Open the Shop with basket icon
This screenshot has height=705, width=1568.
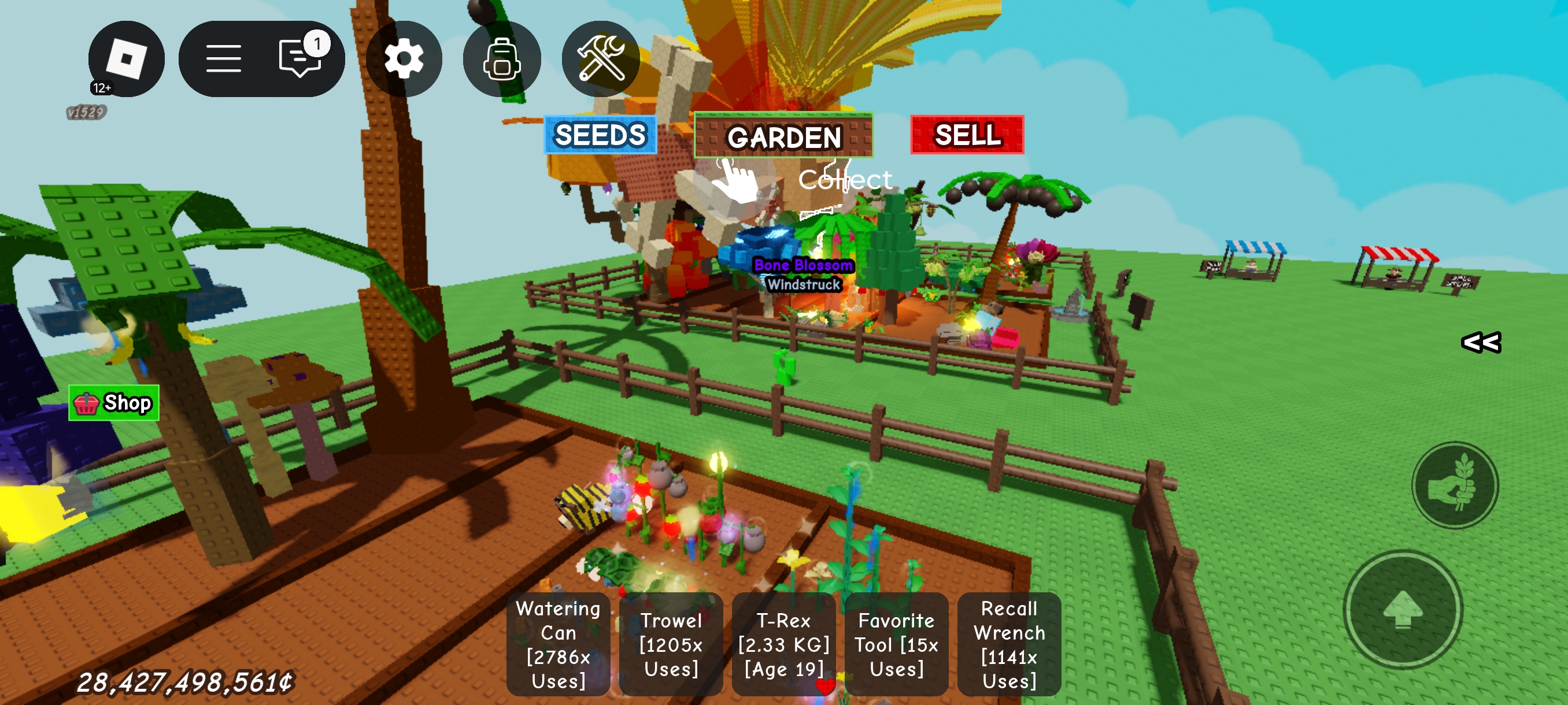[x=114, y=403]
